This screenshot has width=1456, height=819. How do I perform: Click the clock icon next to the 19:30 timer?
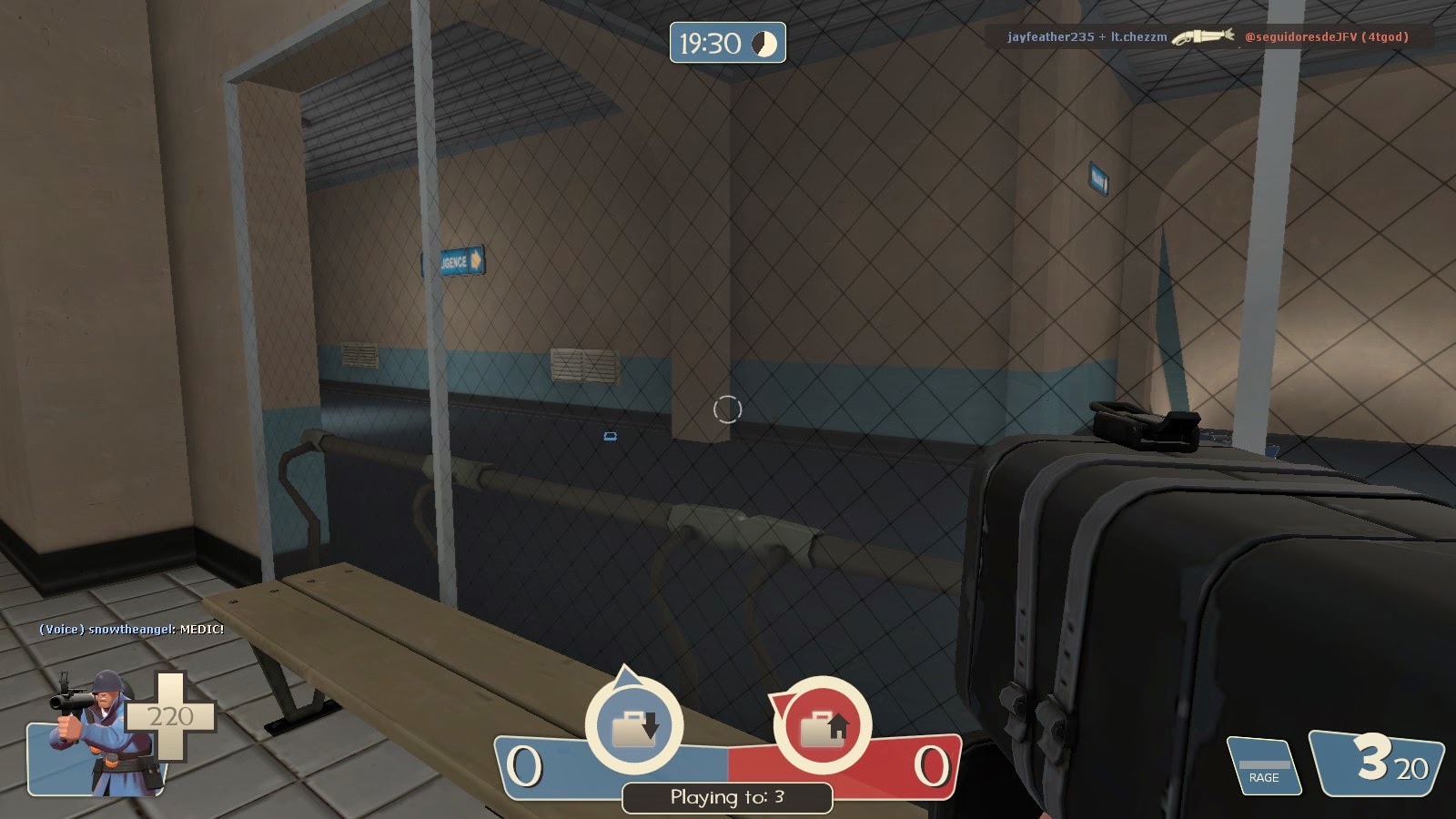(x=765, y=40)
